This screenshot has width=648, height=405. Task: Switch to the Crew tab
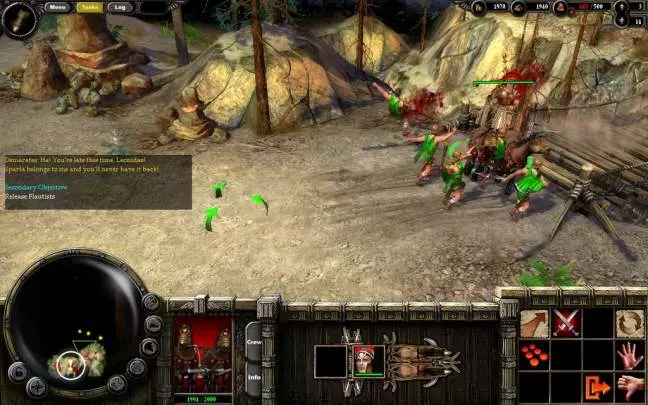coord(254,343)
